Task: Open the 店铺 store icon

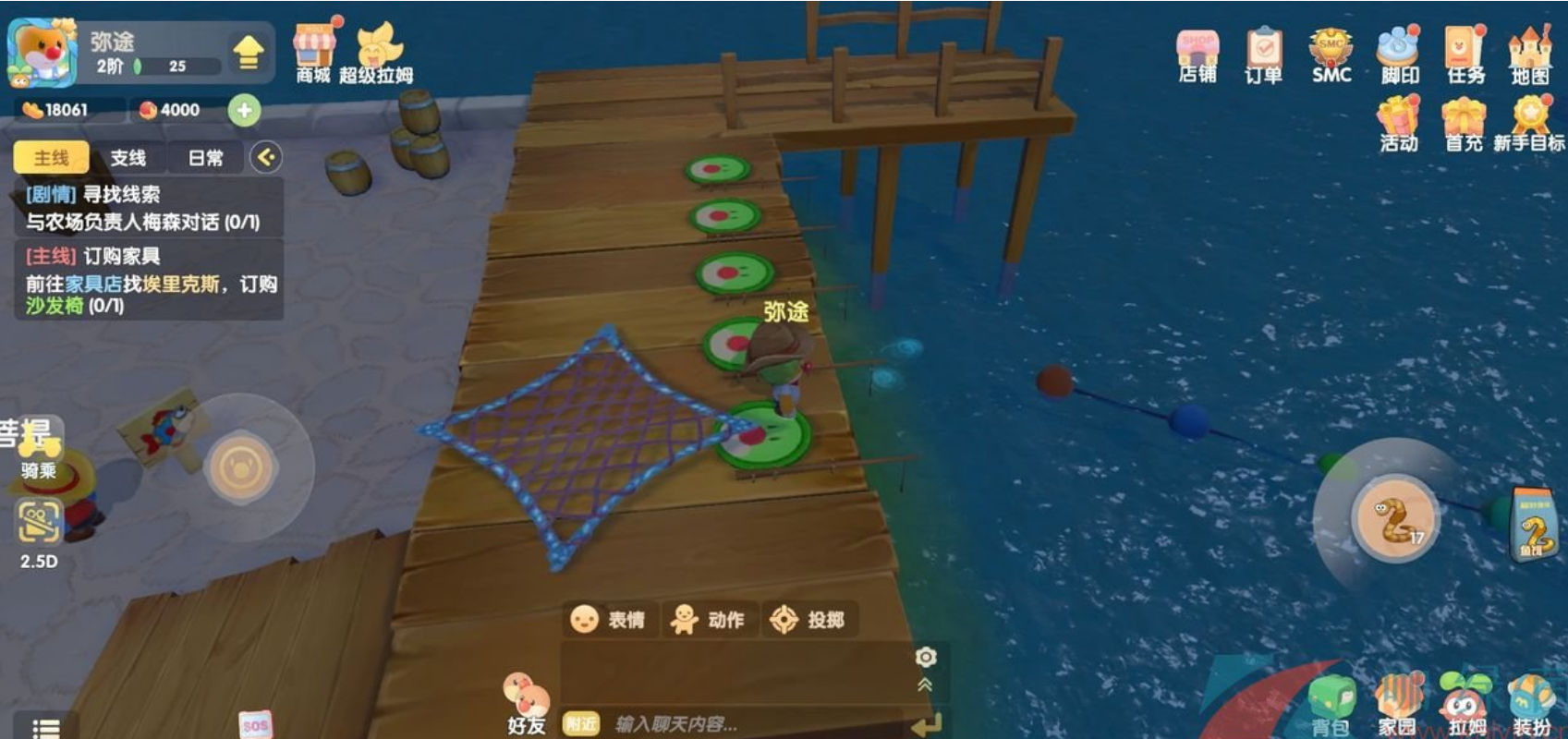Action: point(1197,54)
